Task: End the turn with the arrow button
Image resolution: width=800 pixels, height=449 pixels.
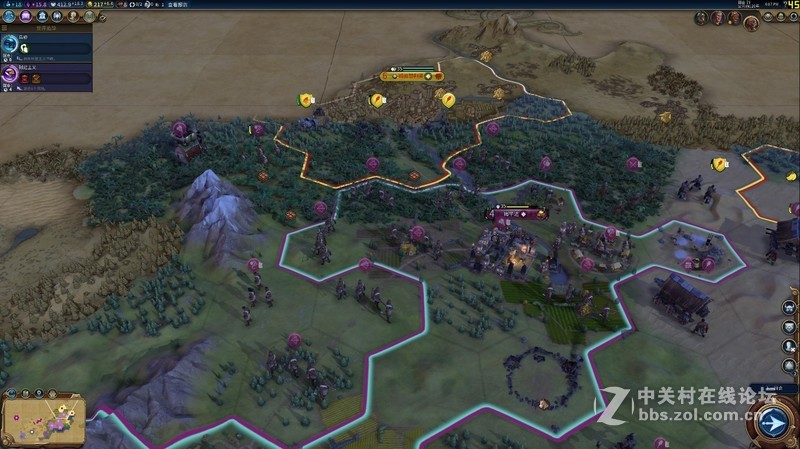Action: pyautogui.click(x=771, y=424)
